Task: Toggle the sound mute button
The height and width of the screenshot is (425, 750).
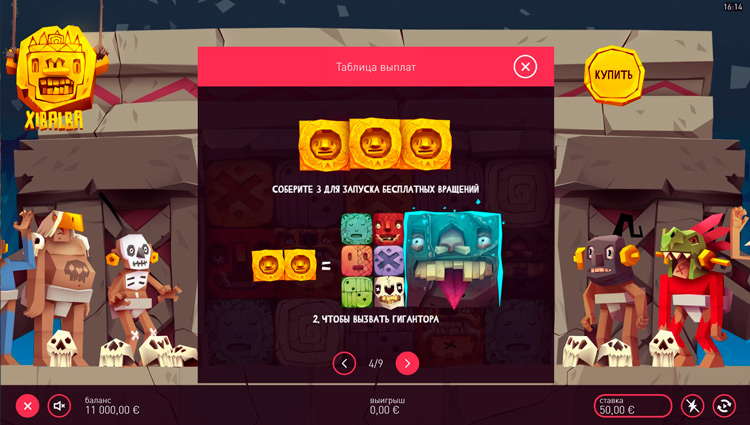Action: click(x=59, y=405)
